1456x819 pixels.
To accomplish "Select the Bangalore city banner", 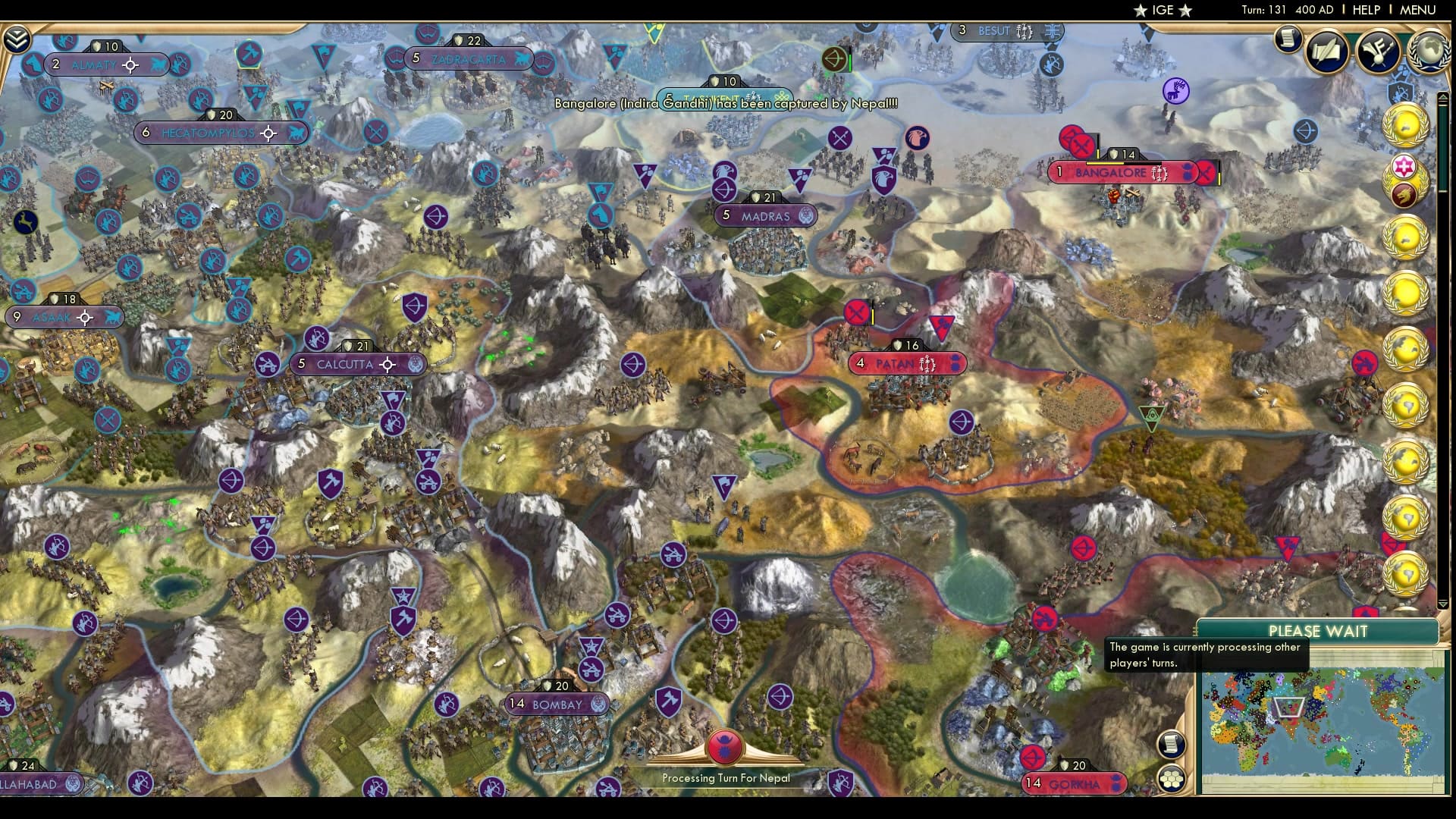I will (x=1112, y=173).
